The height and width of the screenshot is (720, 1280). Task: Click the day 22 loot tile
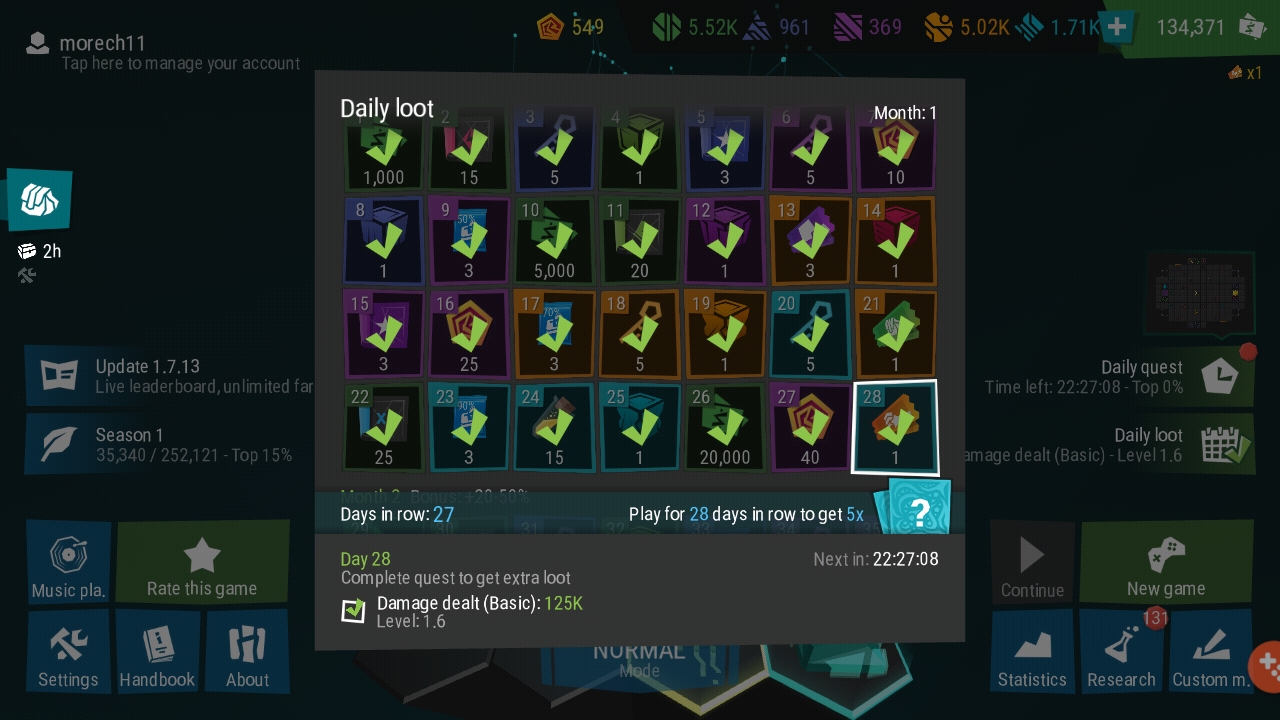(383, 427)
